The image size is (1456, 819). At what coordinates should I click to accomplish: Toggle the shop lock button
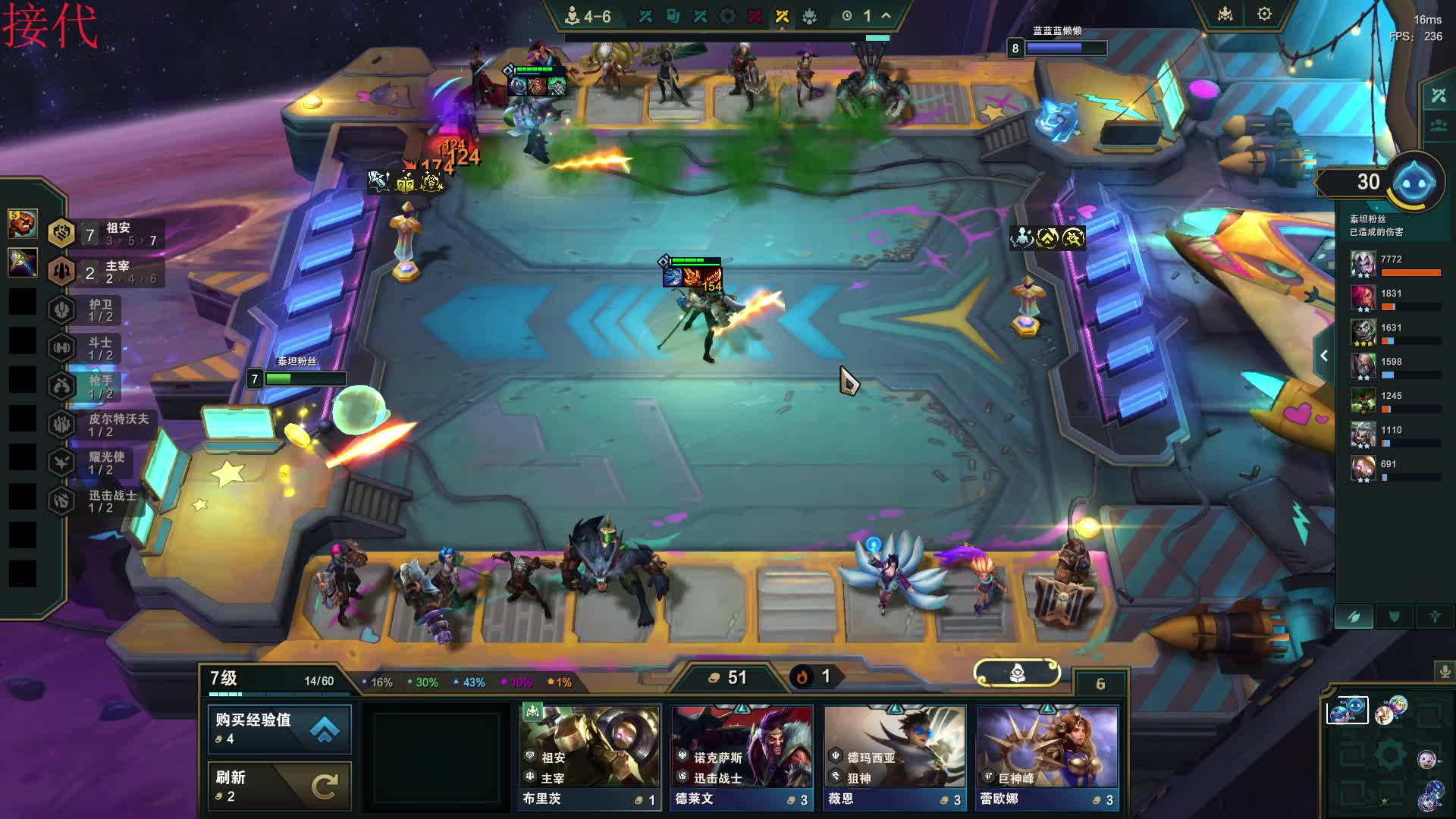click(1017, 673)
